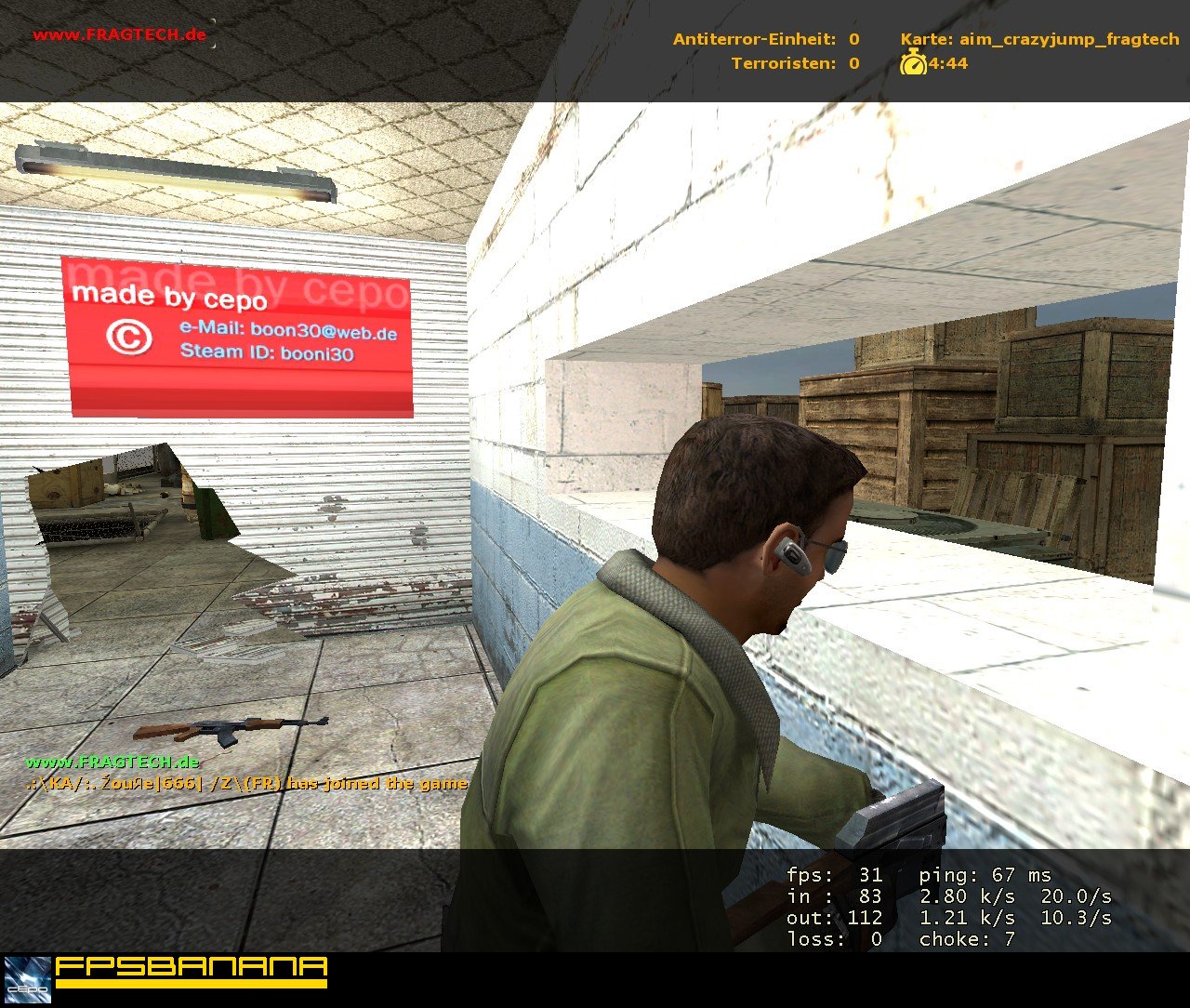Open the www.FRAGTECH.de link top-left
The image size is (1190, 1008).
point(119,33)
